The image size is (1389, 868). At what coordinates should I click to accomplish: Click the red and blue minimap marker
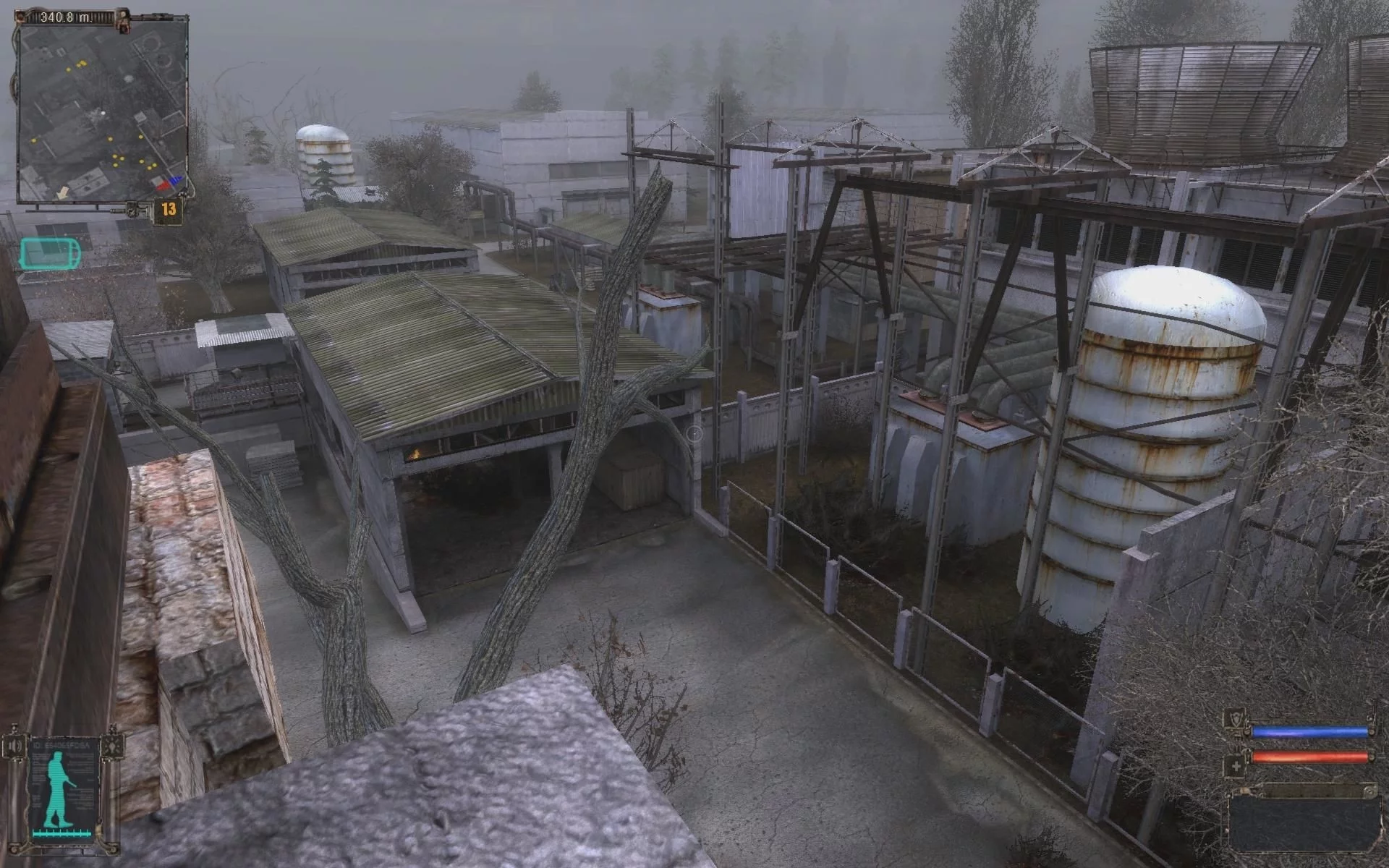(x=169, y=183)
